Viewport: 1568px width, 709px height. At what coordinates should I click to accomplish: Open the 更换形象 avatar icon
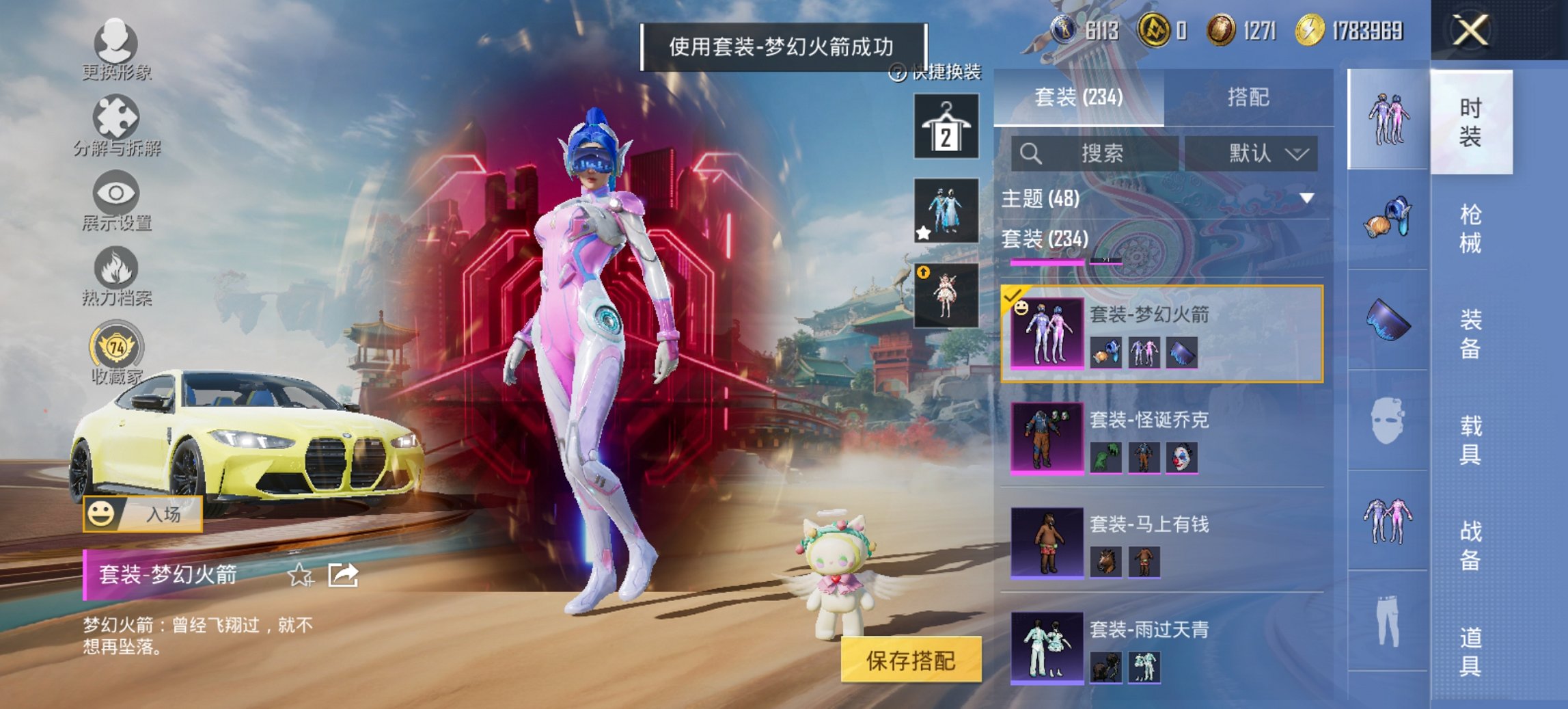[x=116, y=44]
